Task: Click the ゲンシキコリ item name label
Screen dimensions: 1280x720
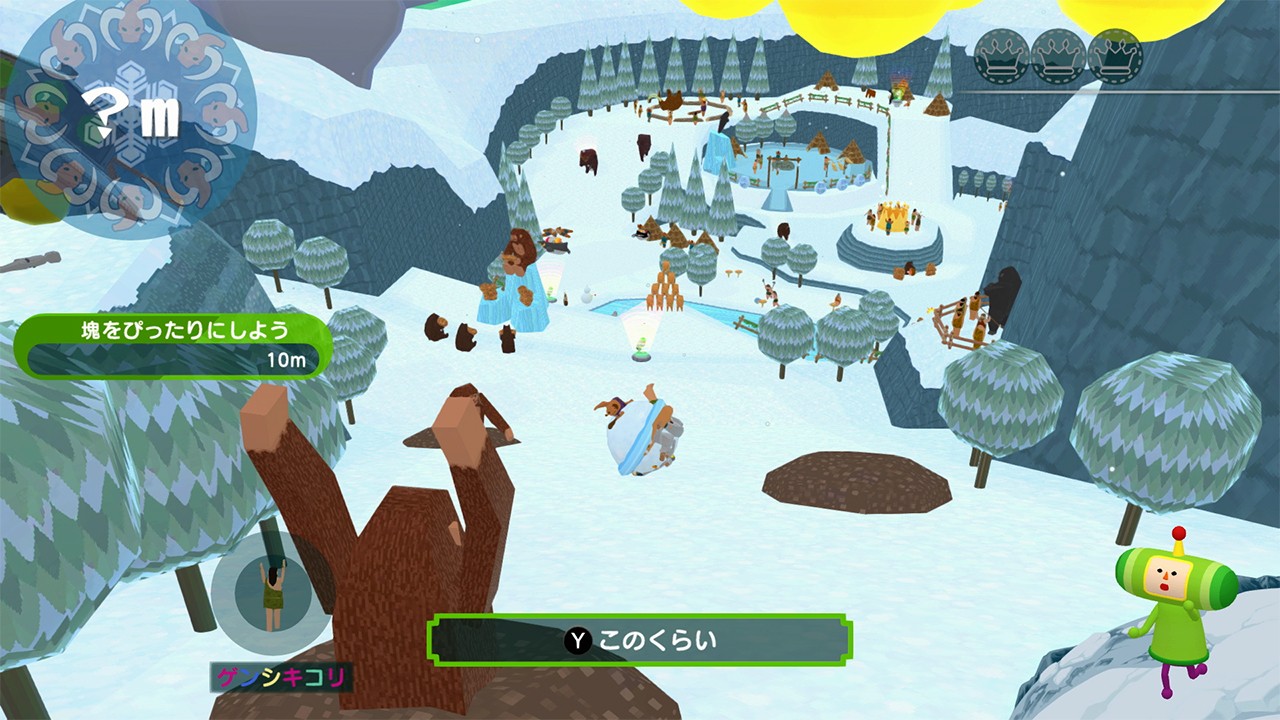Action: [x=281, y=678]
